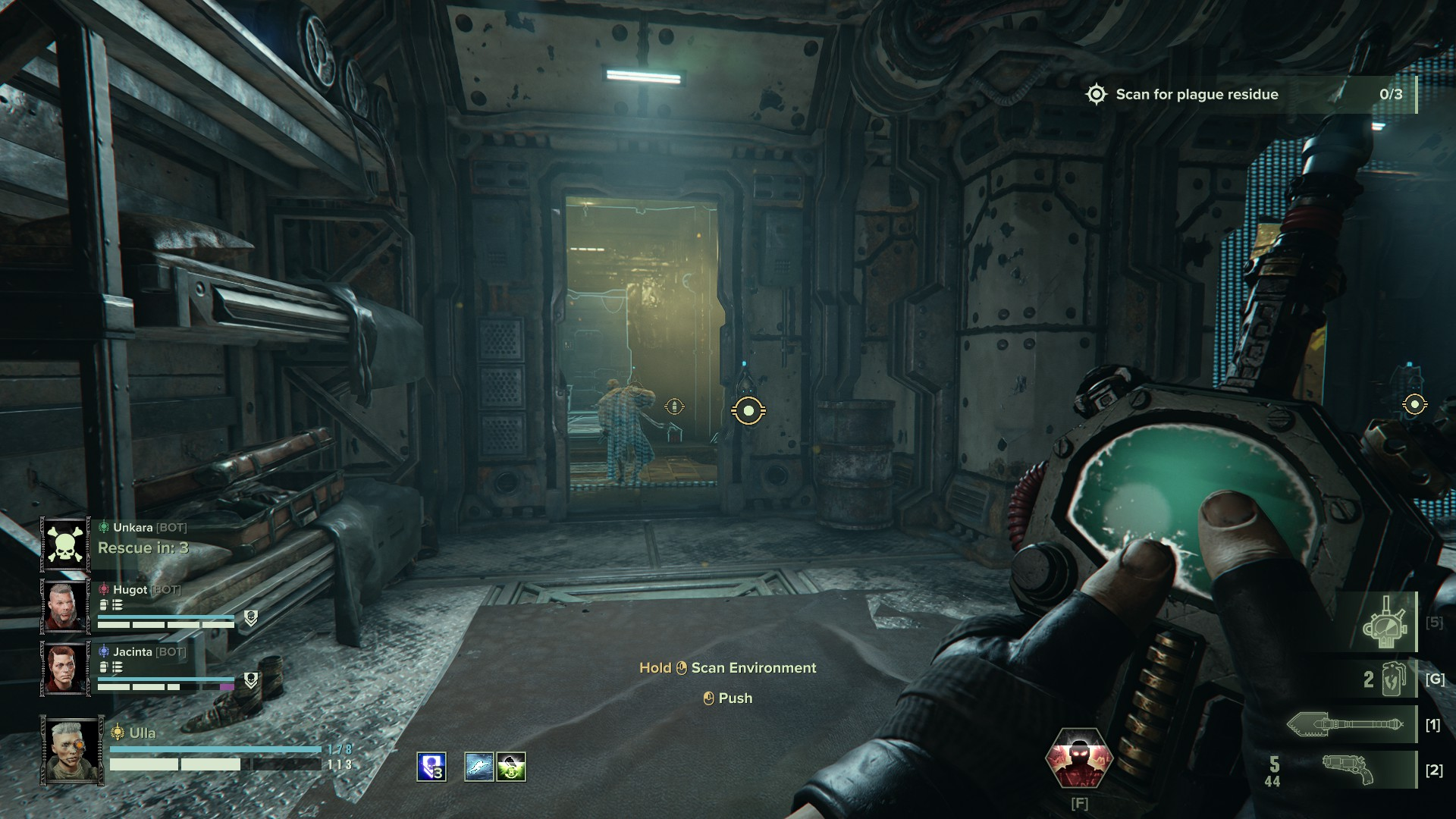Click the large gold scan target marker
The width and height of the screenshot is (1456, 819).
748,410
